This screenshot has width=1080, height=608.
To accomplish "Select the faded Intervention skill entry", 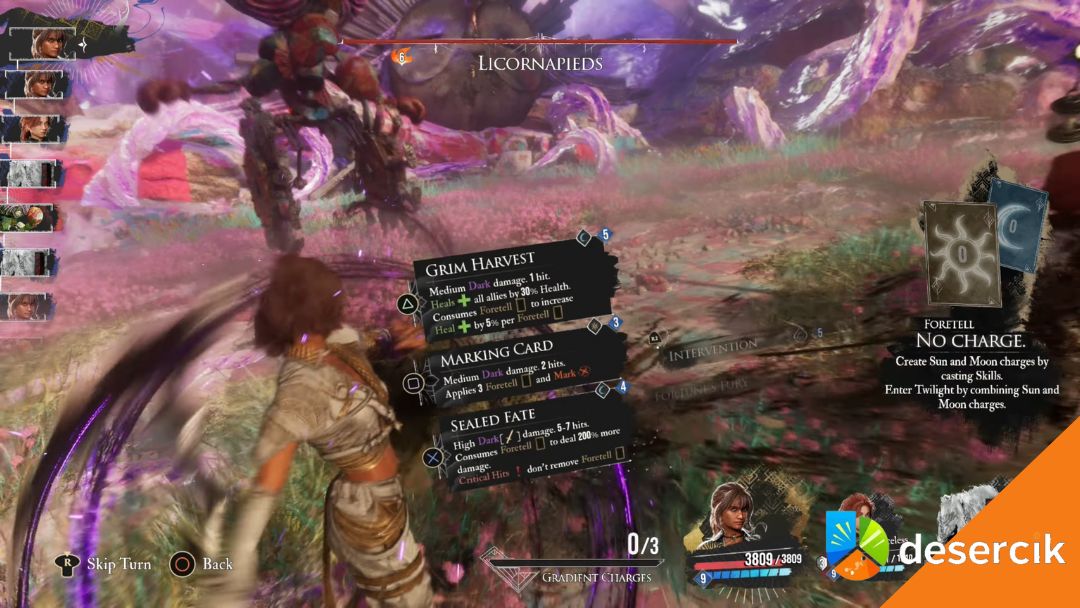I will pyautogui.click(x=712, y=346).
